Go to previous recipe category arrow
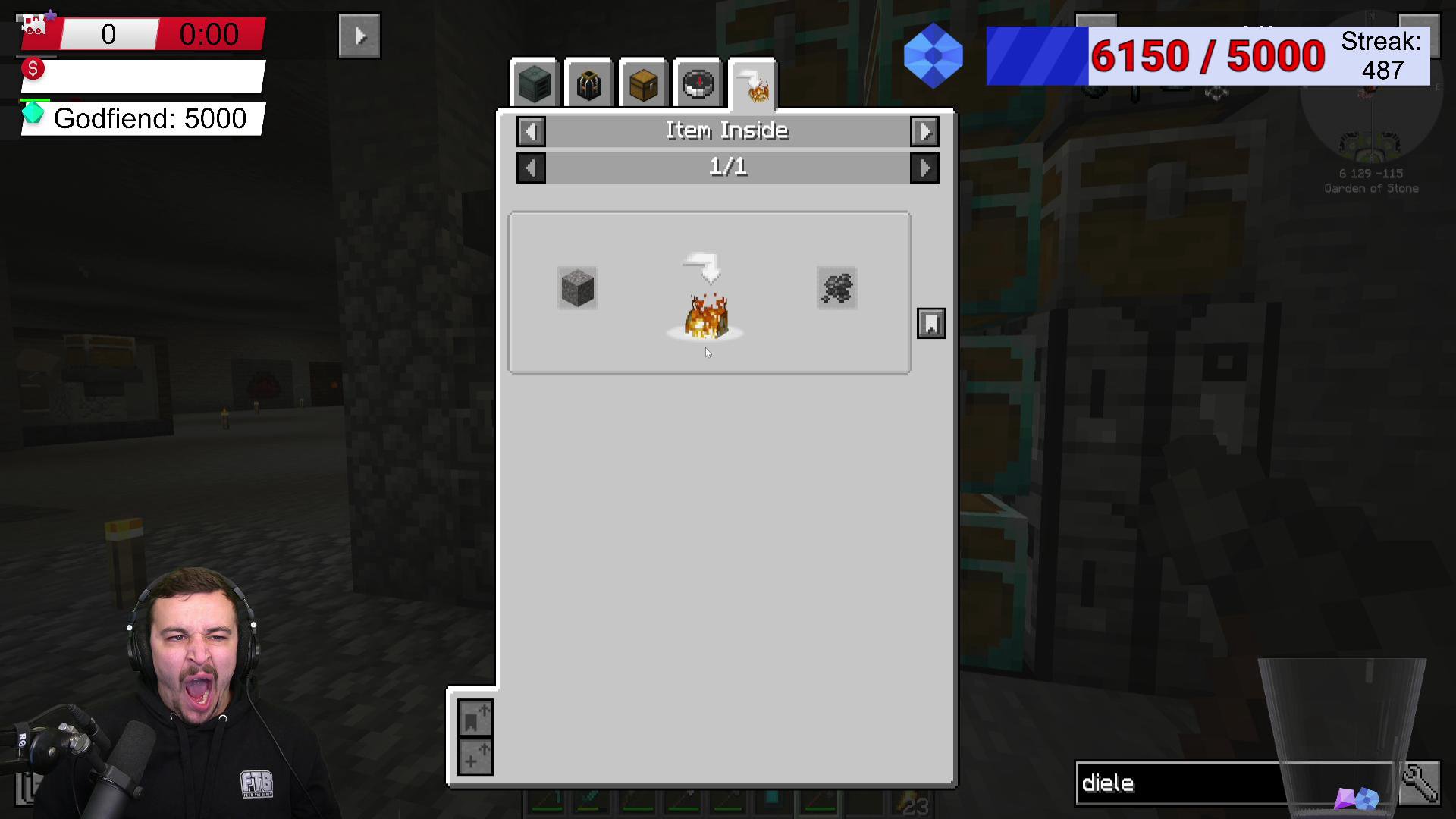 (x=531, y=132)
